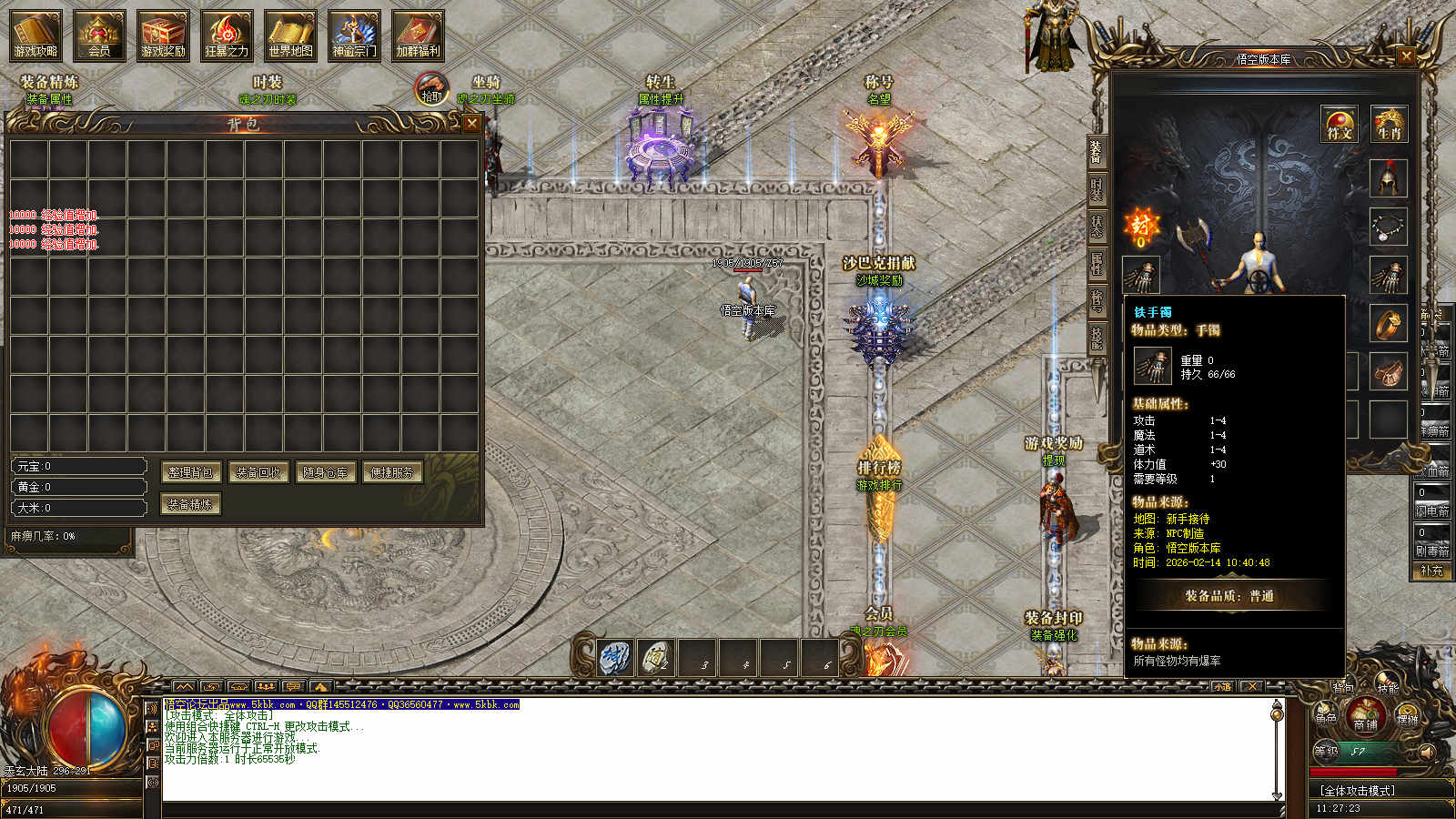Click the 装备精炼 refine button in bag

pyautogui.click(x=191, y=503)
